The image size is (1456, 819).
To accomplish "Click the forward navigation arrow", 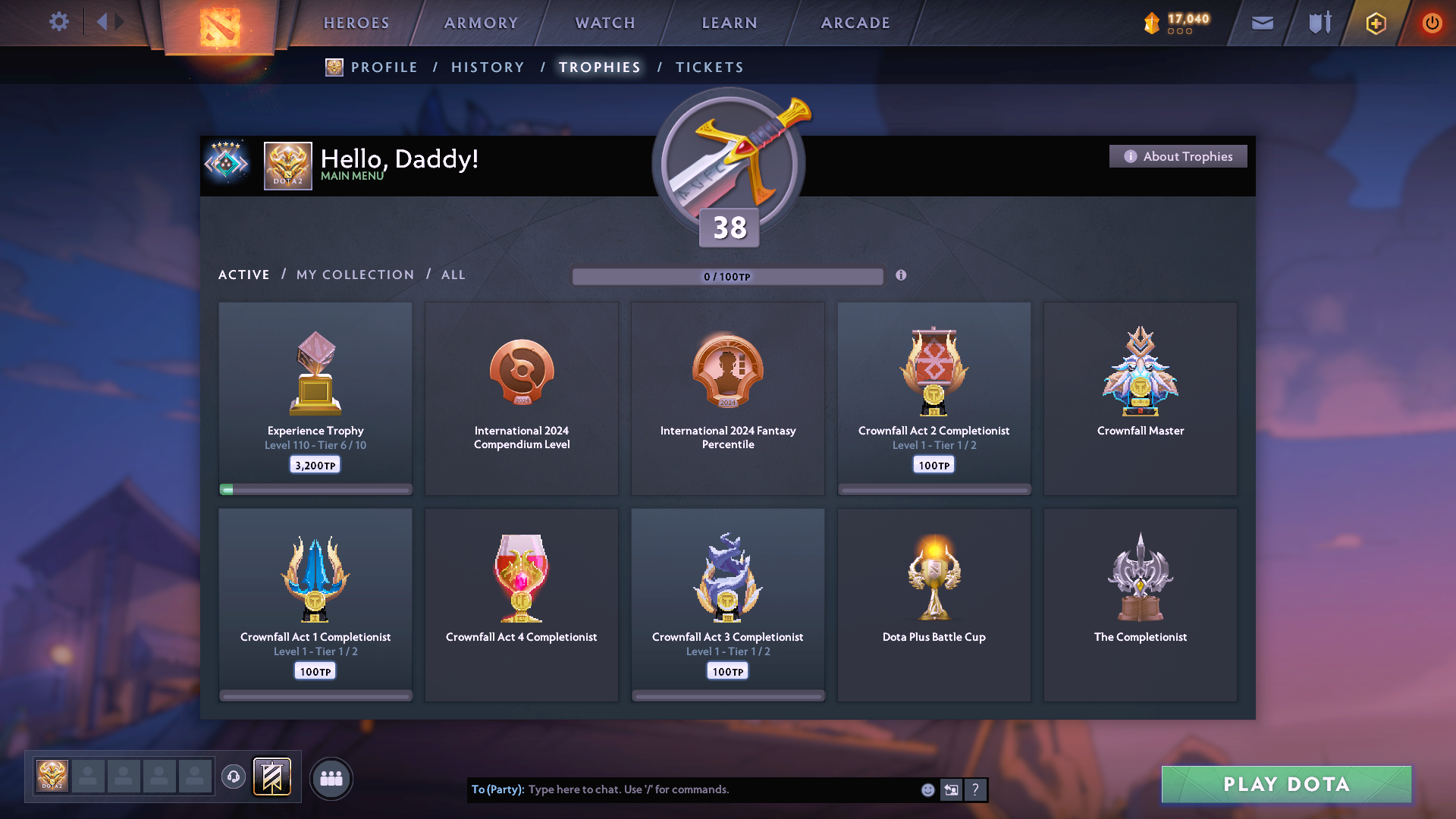I will [118, 21].
